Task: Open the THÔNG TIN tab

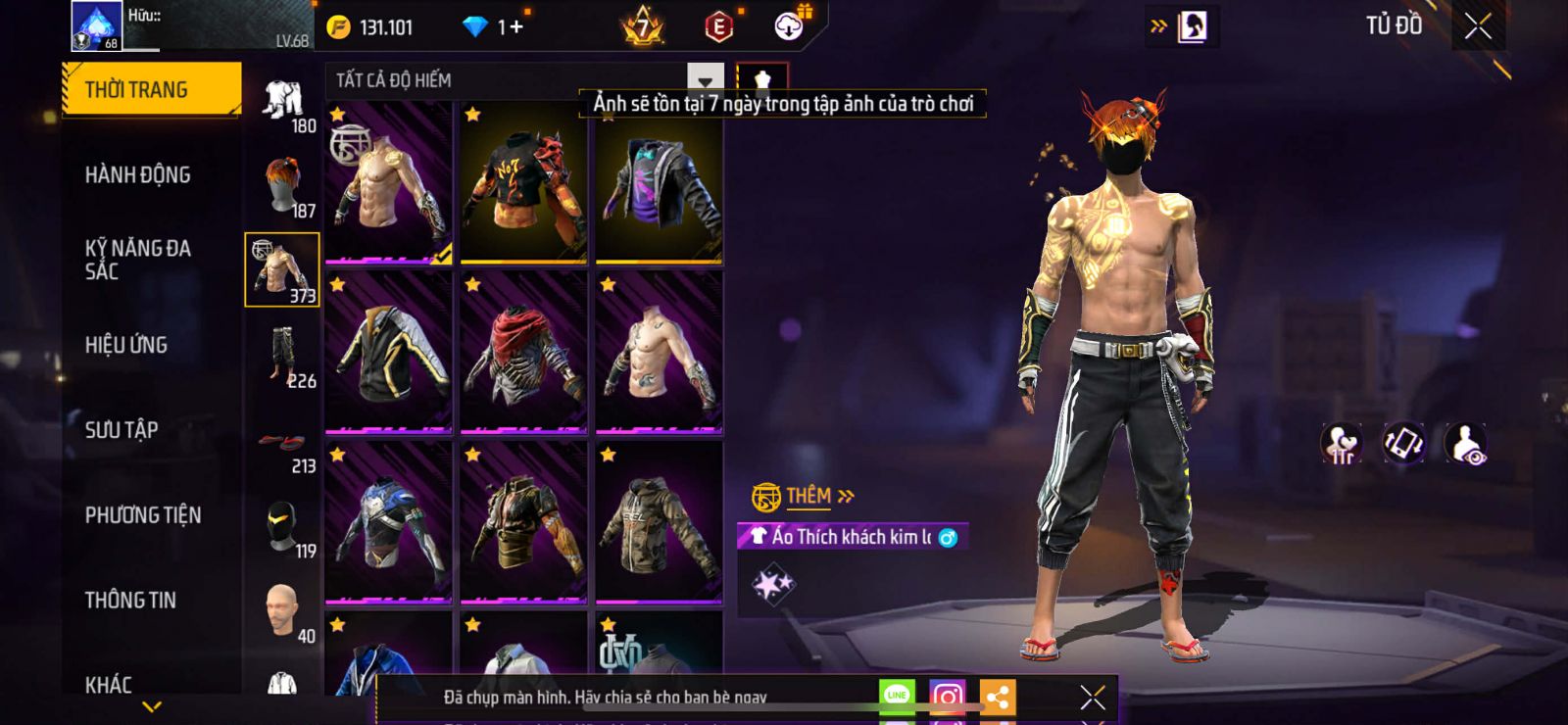Action: [130, 601]
